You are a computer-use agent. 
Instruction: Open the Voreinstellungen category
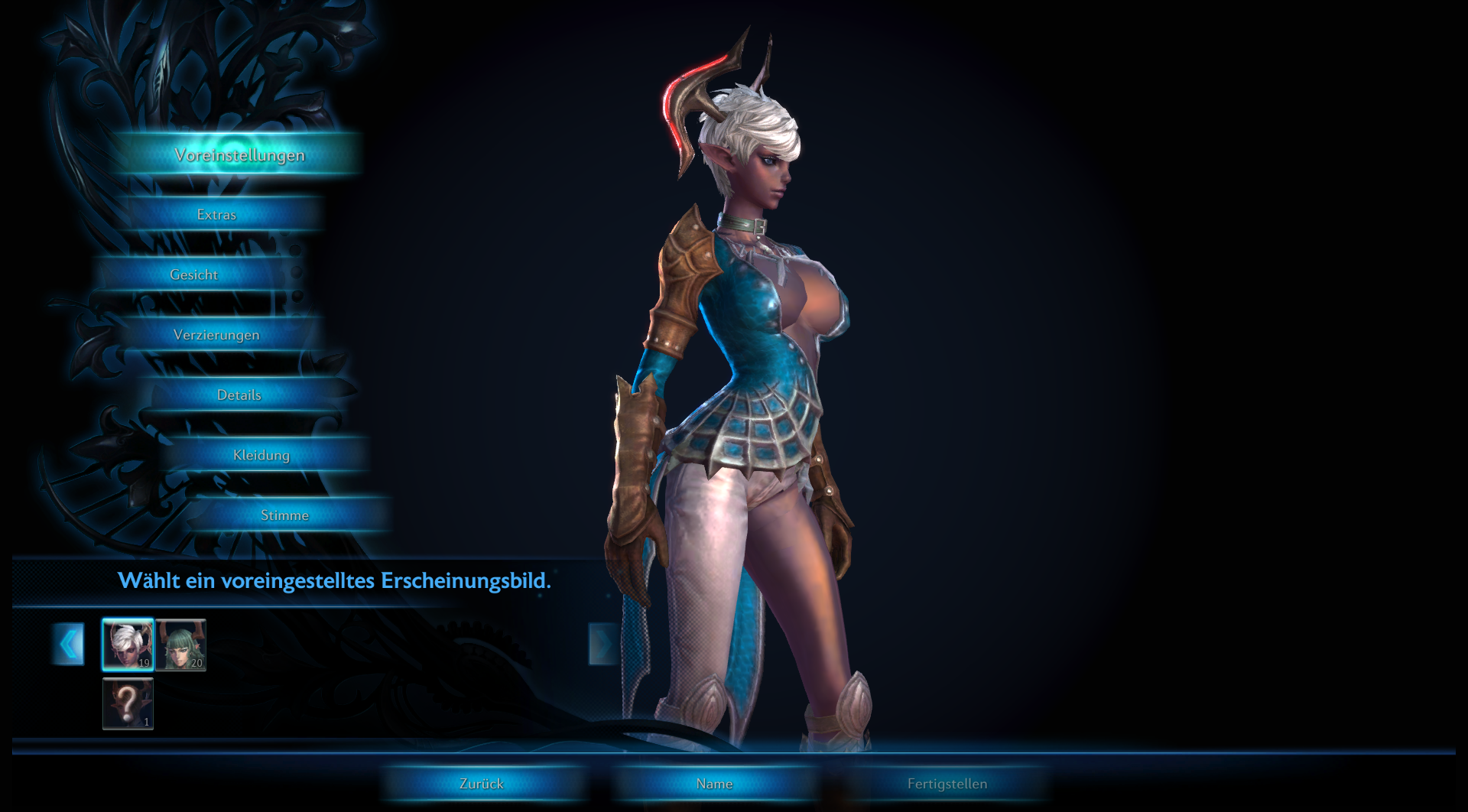point(239,155)
